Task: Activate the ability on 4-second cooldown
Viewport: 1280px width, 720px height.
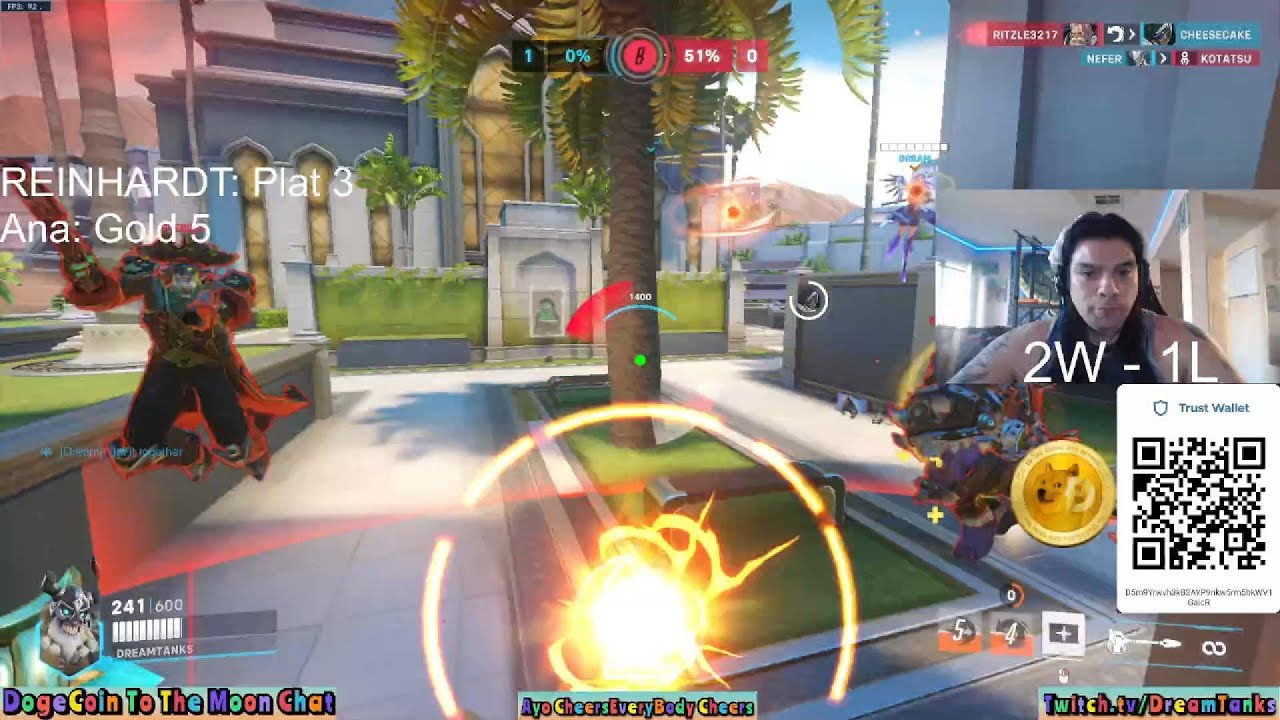Action: [x=1011, y=633]
